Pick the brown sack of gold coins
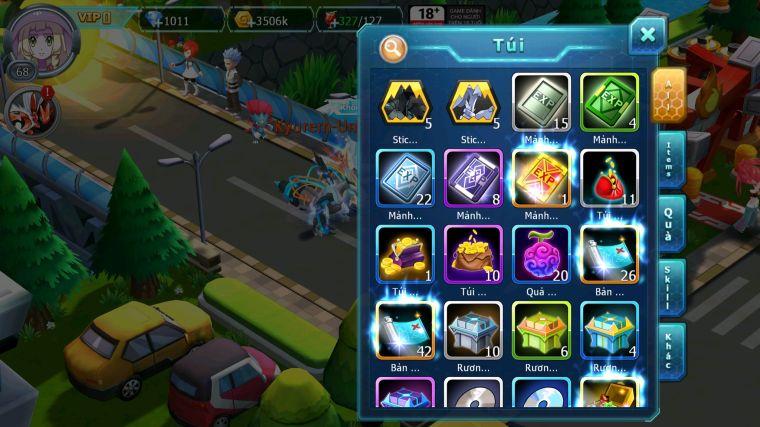Viewport: 760px width, 427px height. tap(473, 254)
